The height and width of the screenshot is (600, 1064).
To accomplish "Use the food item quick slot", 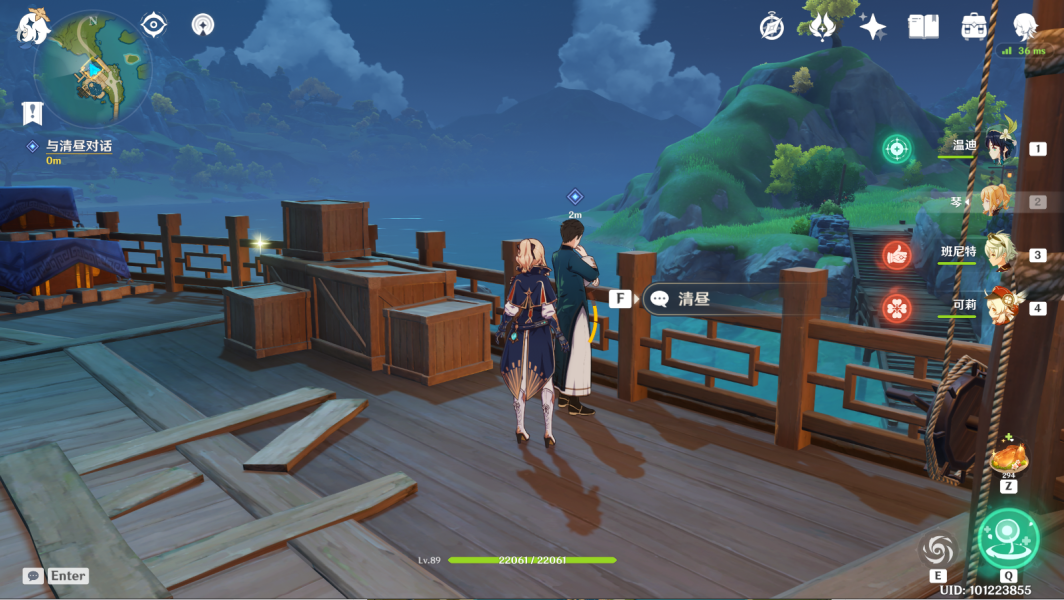I will pyautogui.click(x=1008, y=461).
